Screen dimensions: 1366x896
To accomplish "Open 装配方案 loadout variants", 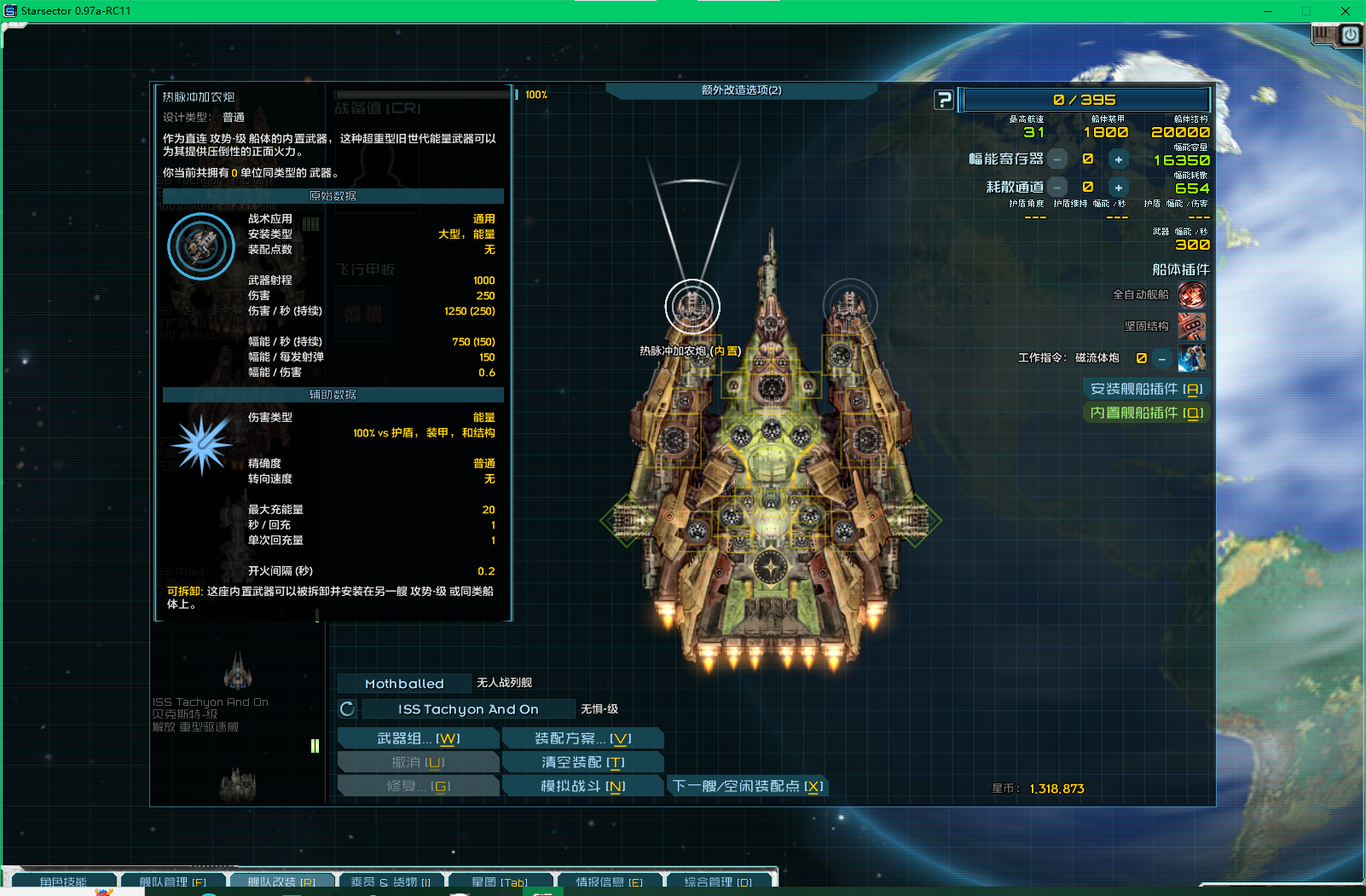I will pos(582,738).
